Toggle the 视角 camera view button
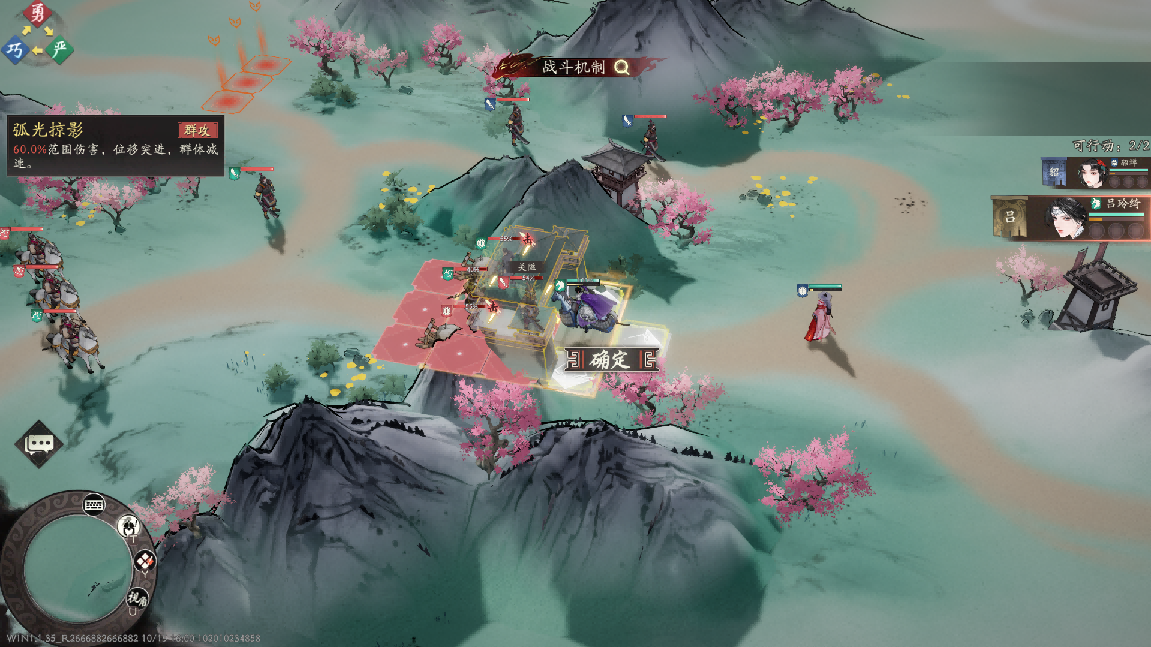The image size is (1151, 647). (136, 598)
